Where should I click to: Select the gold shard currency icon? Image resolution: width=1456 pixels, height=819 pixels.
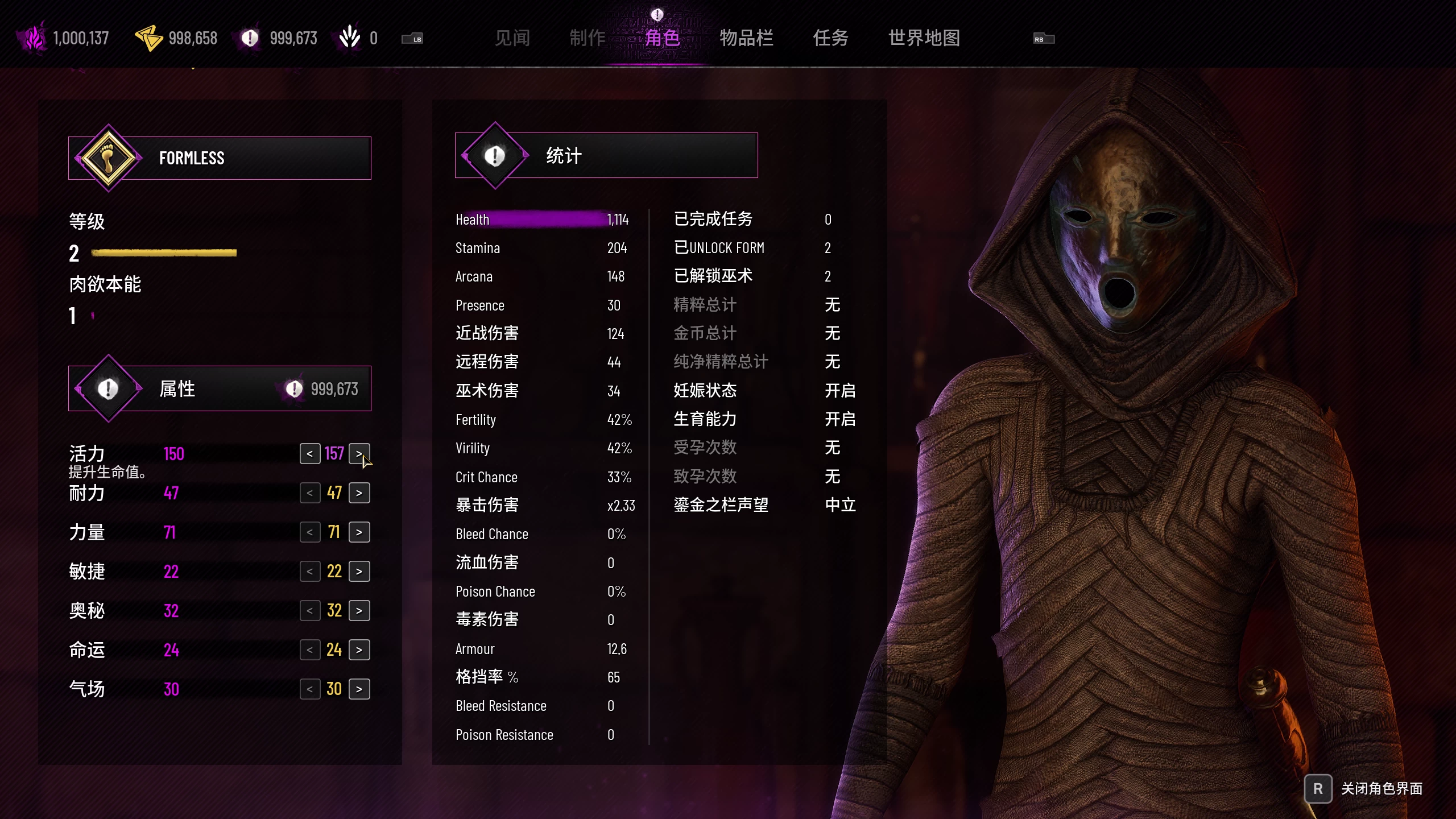pos(148,38)
